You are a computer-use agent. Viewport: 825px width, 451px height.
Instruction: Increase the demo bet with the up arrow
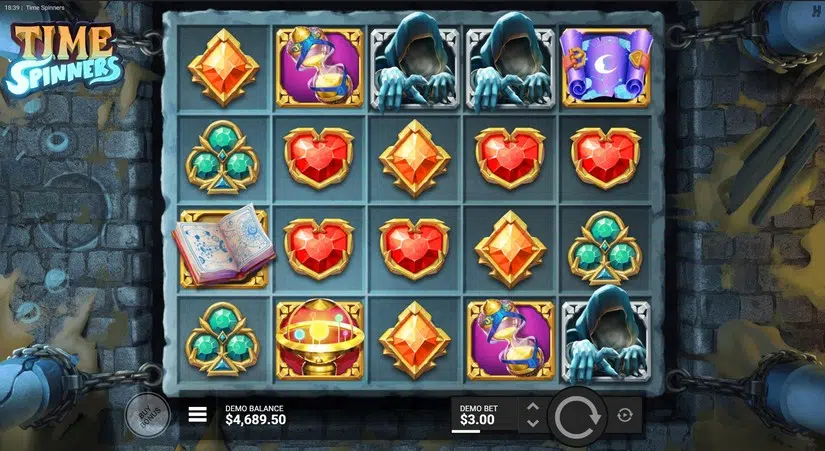click(533, 406)
